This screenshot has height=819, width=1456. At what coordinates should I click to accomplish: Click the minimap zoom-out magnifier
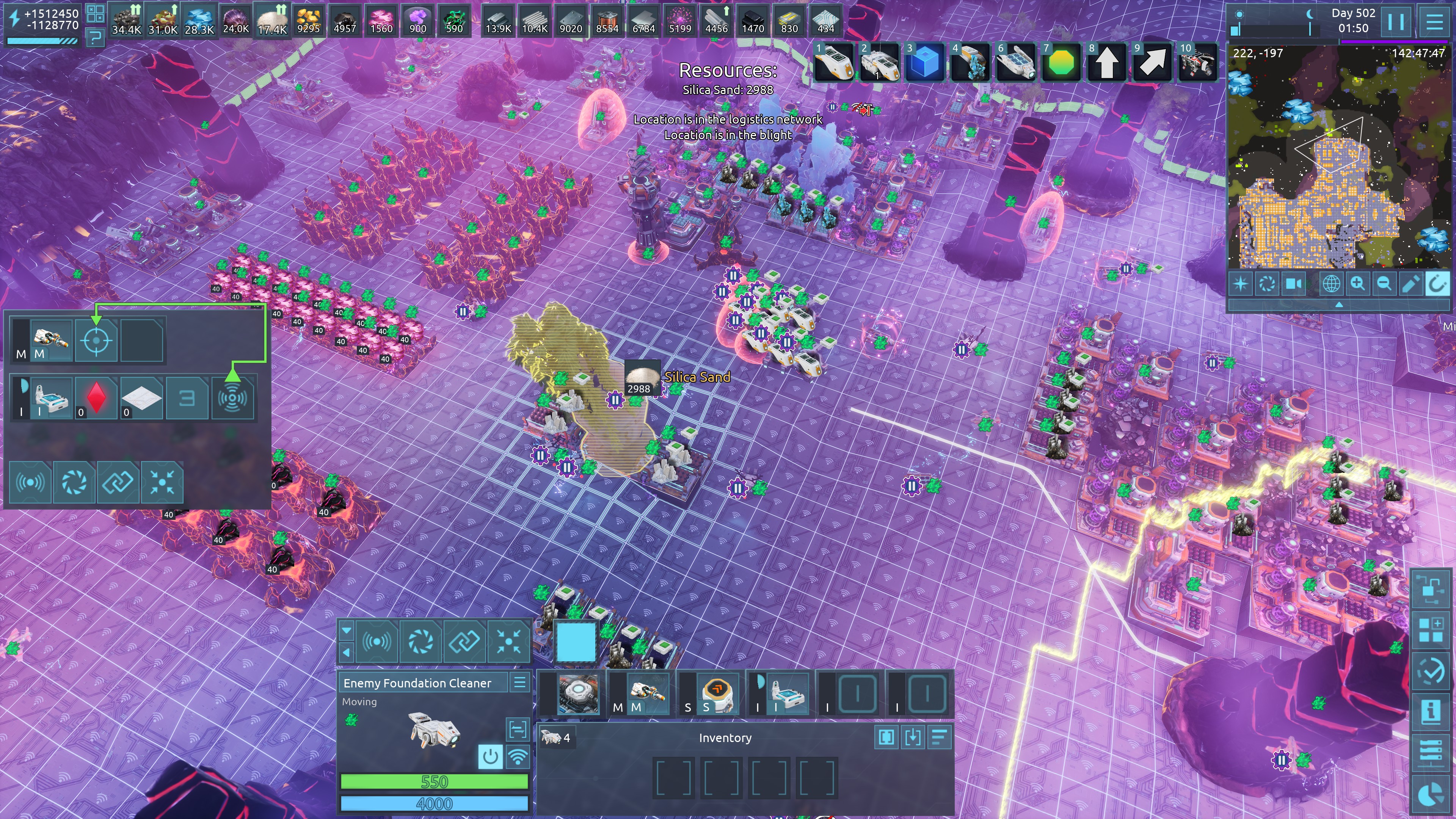[x=1384, y=284]
